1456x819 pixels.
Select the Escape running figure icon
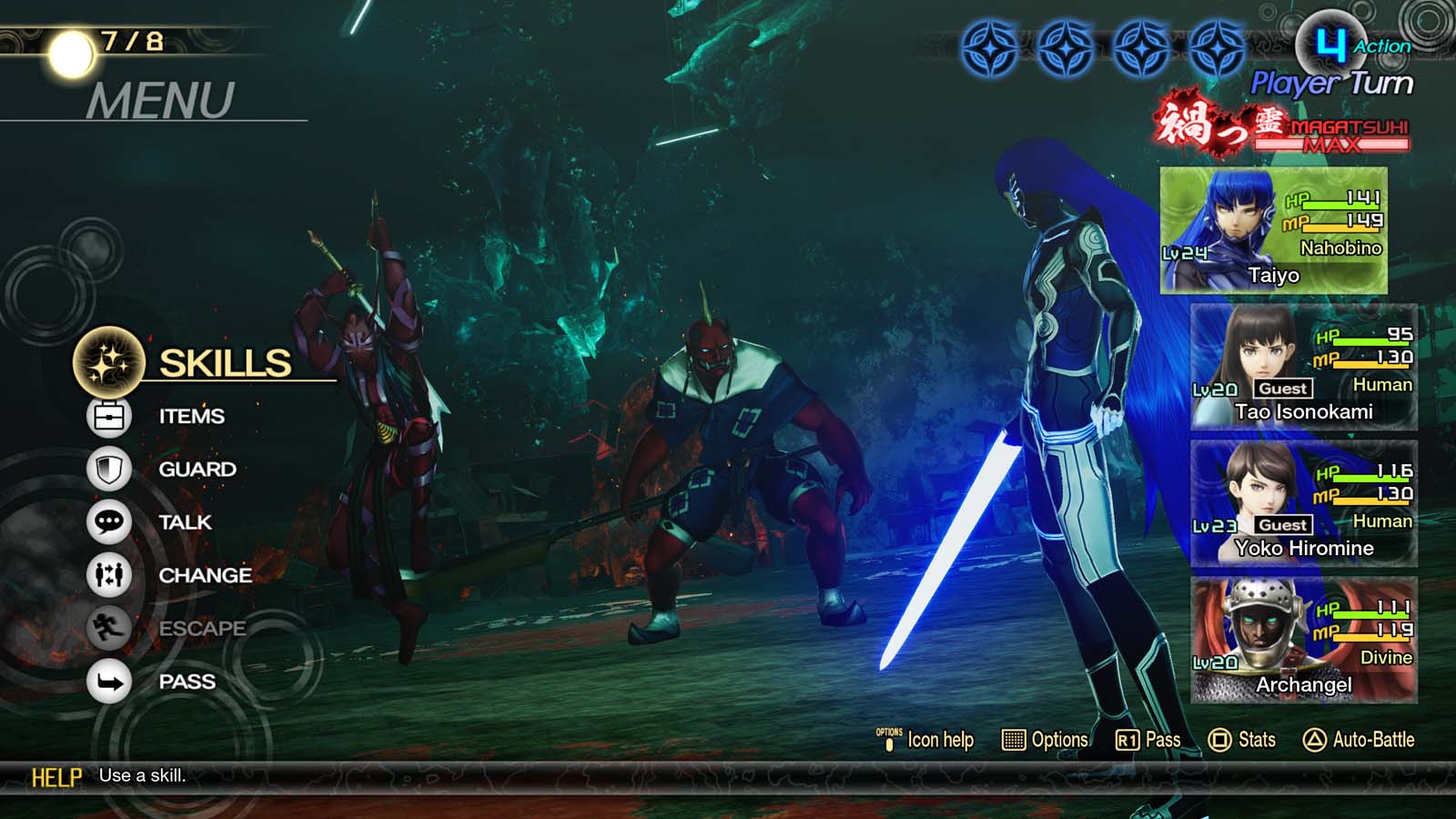pos(108,629)
